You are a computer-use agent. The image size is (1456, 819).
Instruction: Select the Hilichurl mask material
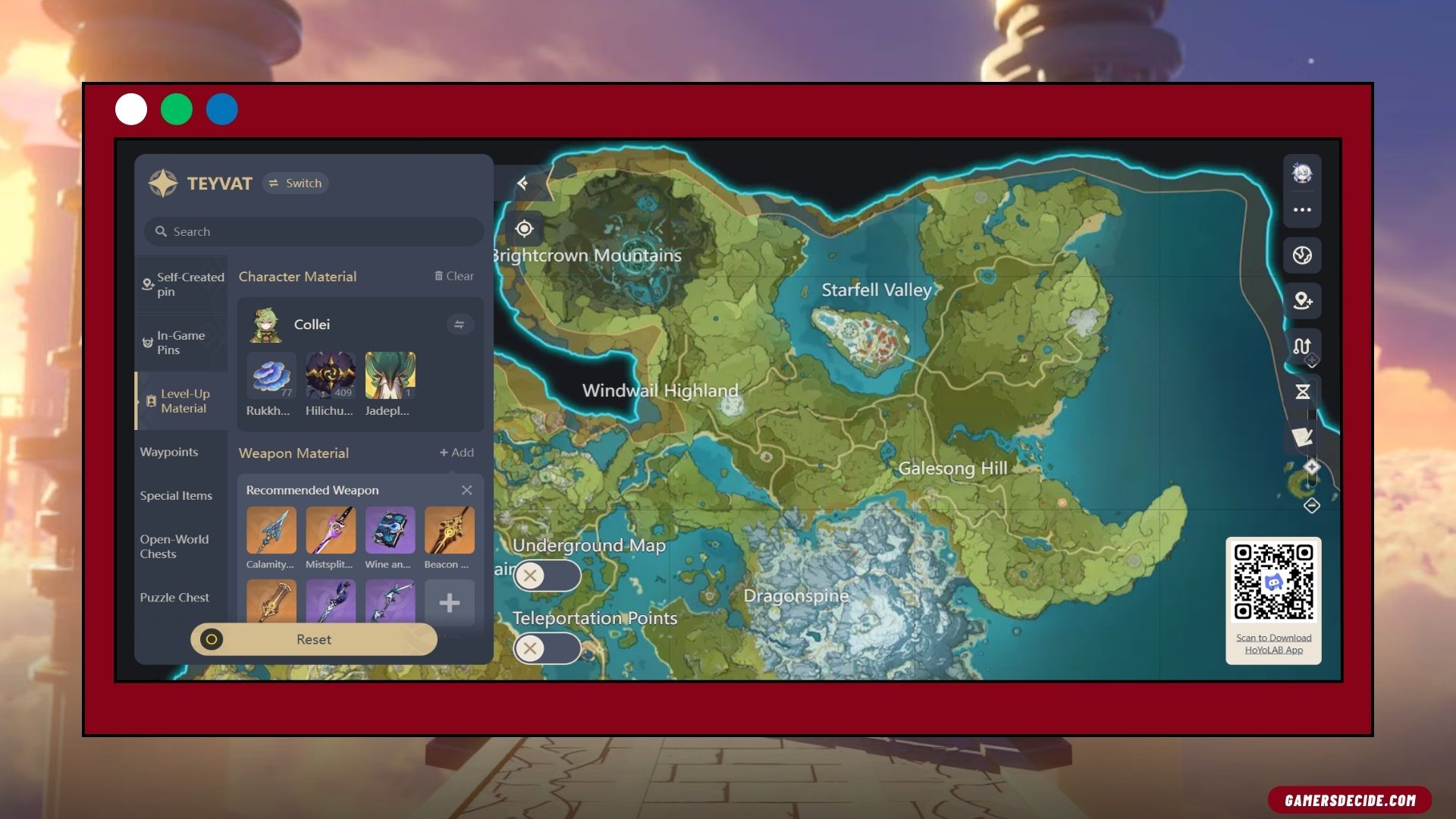point(330,375)
